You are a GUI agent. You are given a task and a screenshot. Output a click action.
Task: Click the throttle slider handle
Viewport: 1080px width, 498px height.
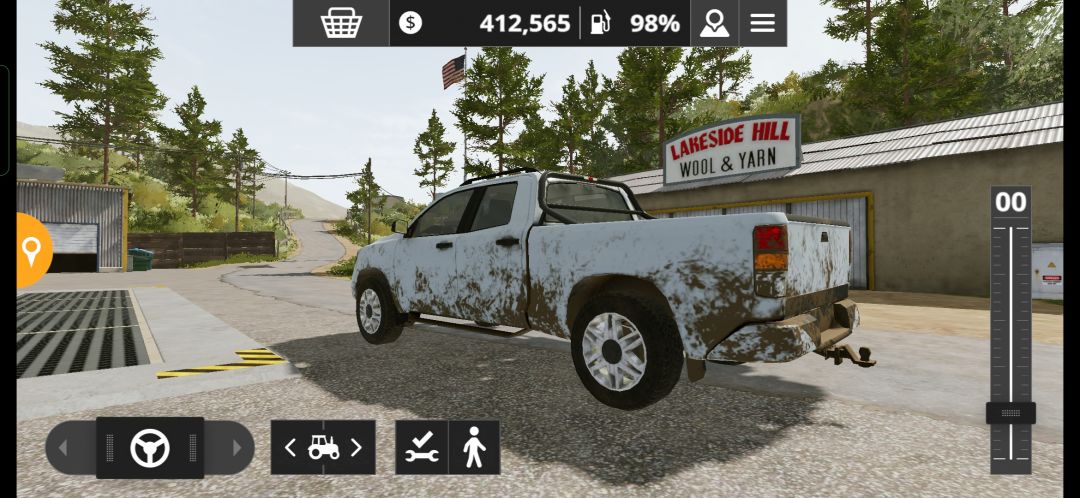click(1010, 413)
